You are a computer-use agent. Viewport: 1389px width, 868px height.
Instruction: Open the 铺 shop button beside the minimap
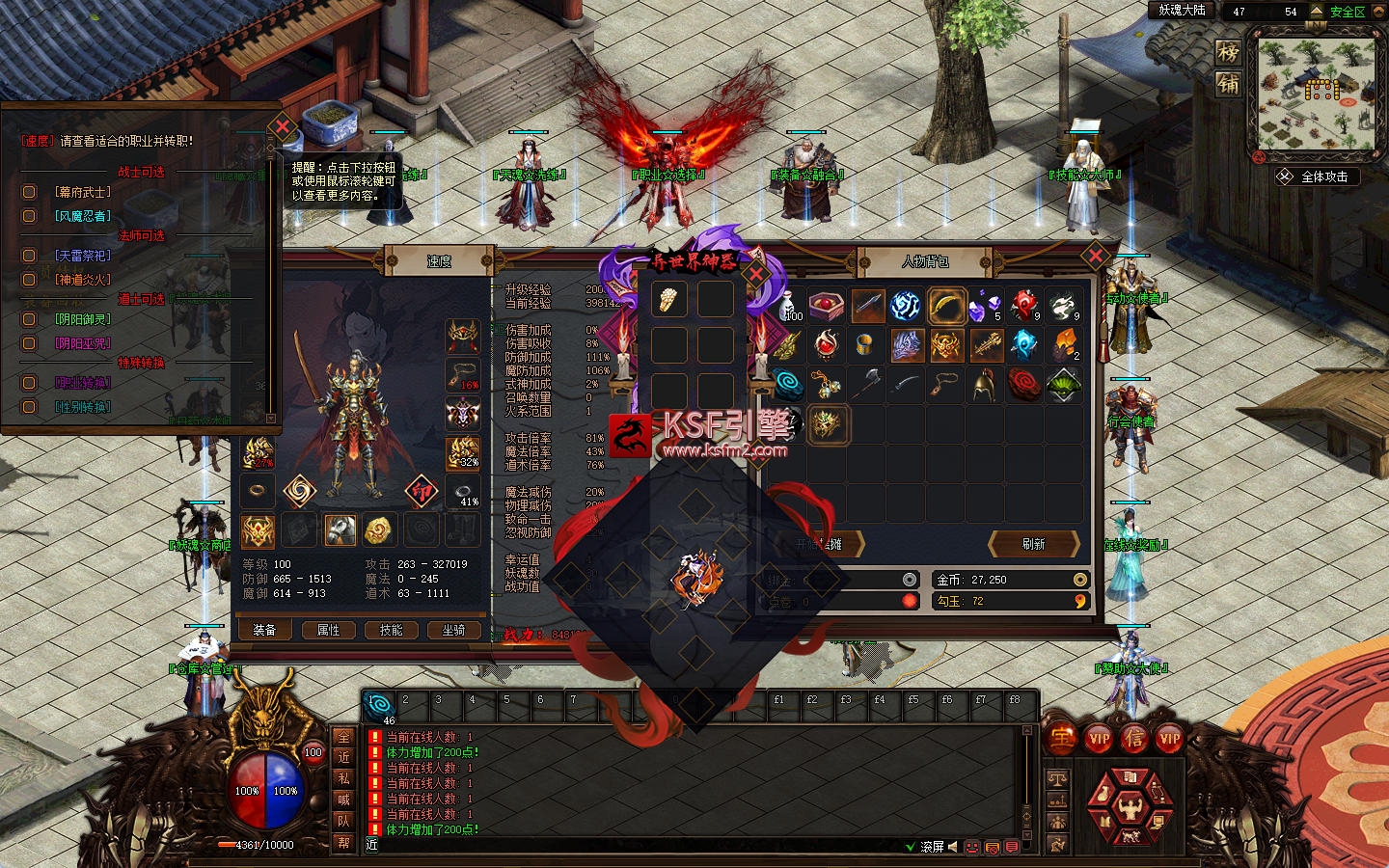point(1228,84)
